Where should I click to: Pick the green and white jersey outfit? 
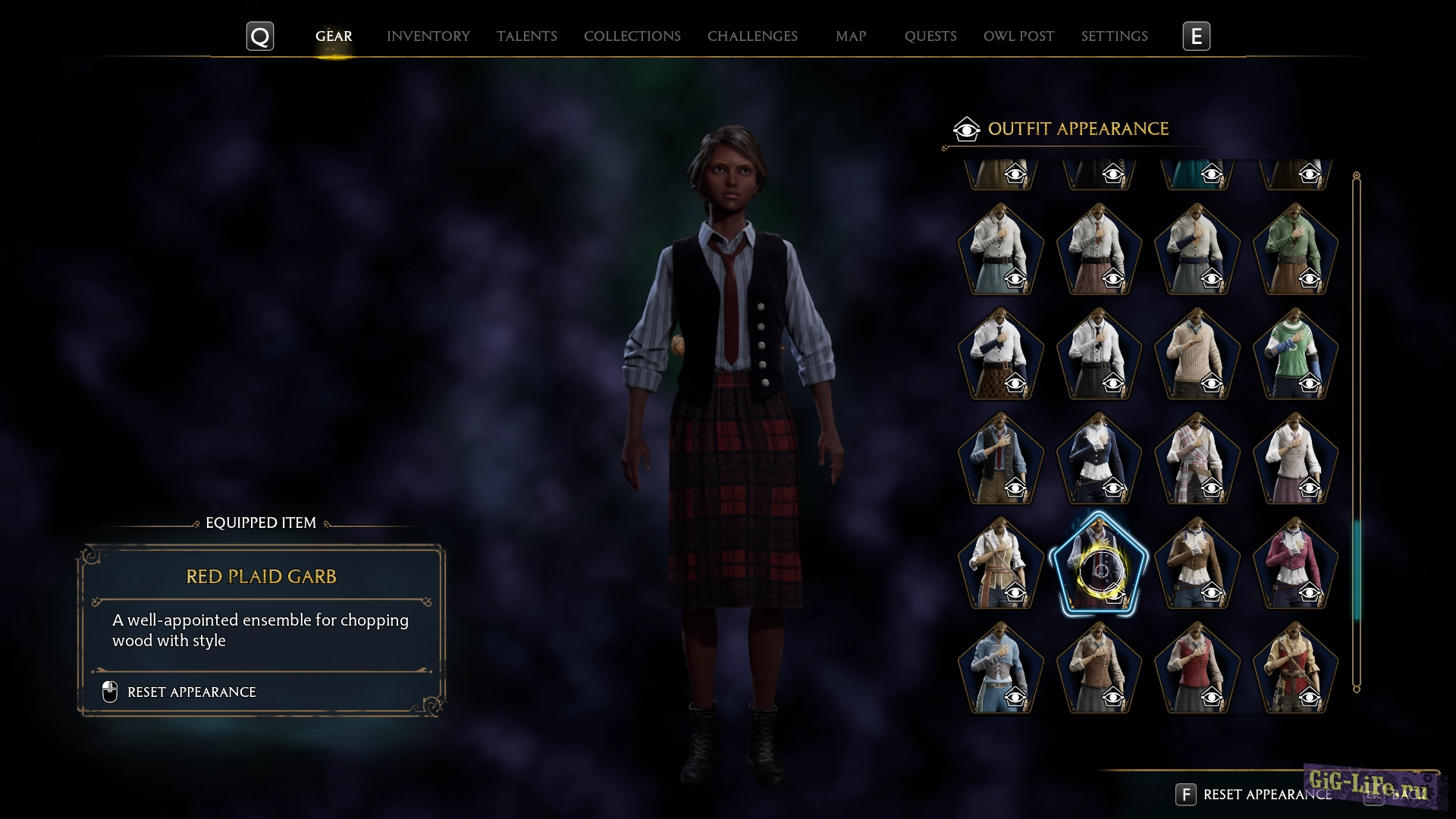[x=1295, y=353]
